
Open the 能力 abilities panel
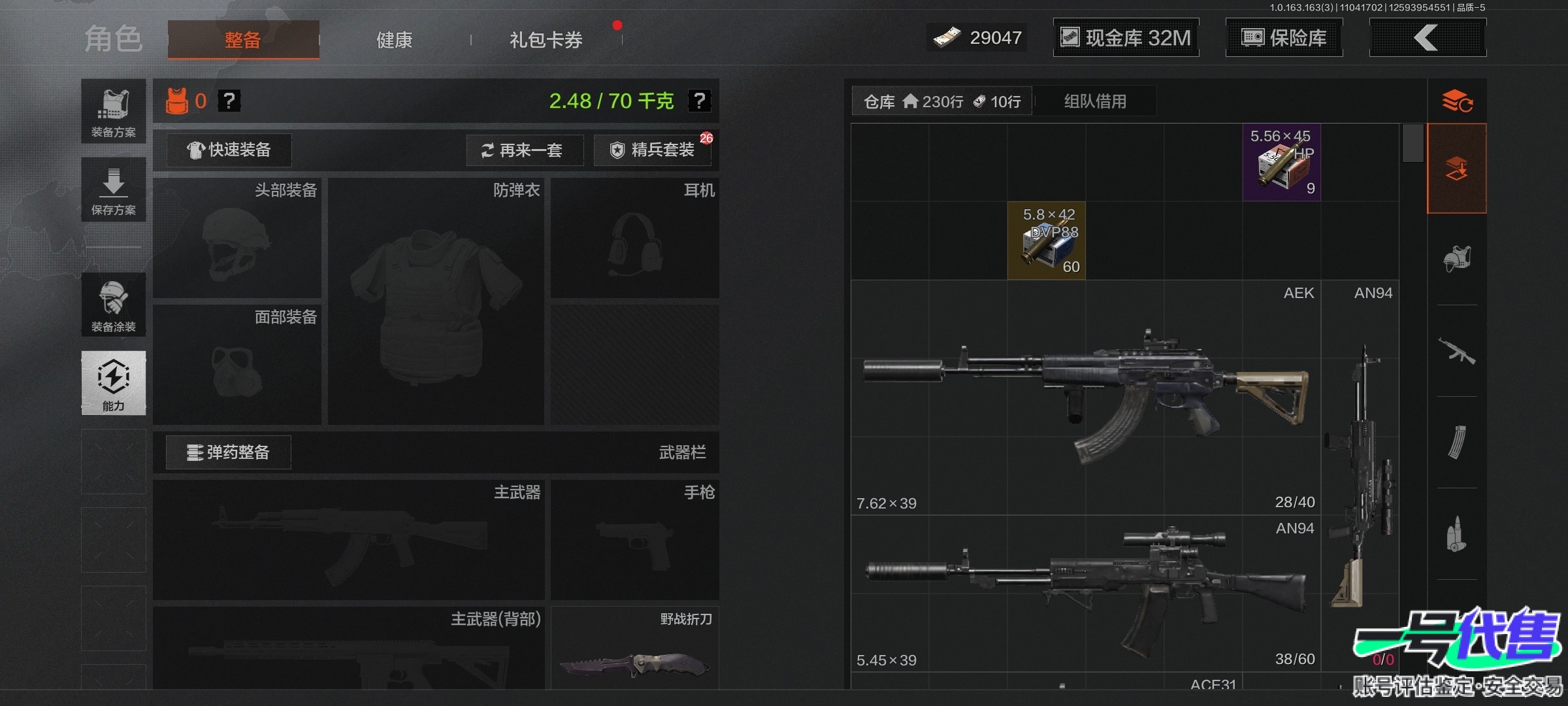[x=114, y=383]
